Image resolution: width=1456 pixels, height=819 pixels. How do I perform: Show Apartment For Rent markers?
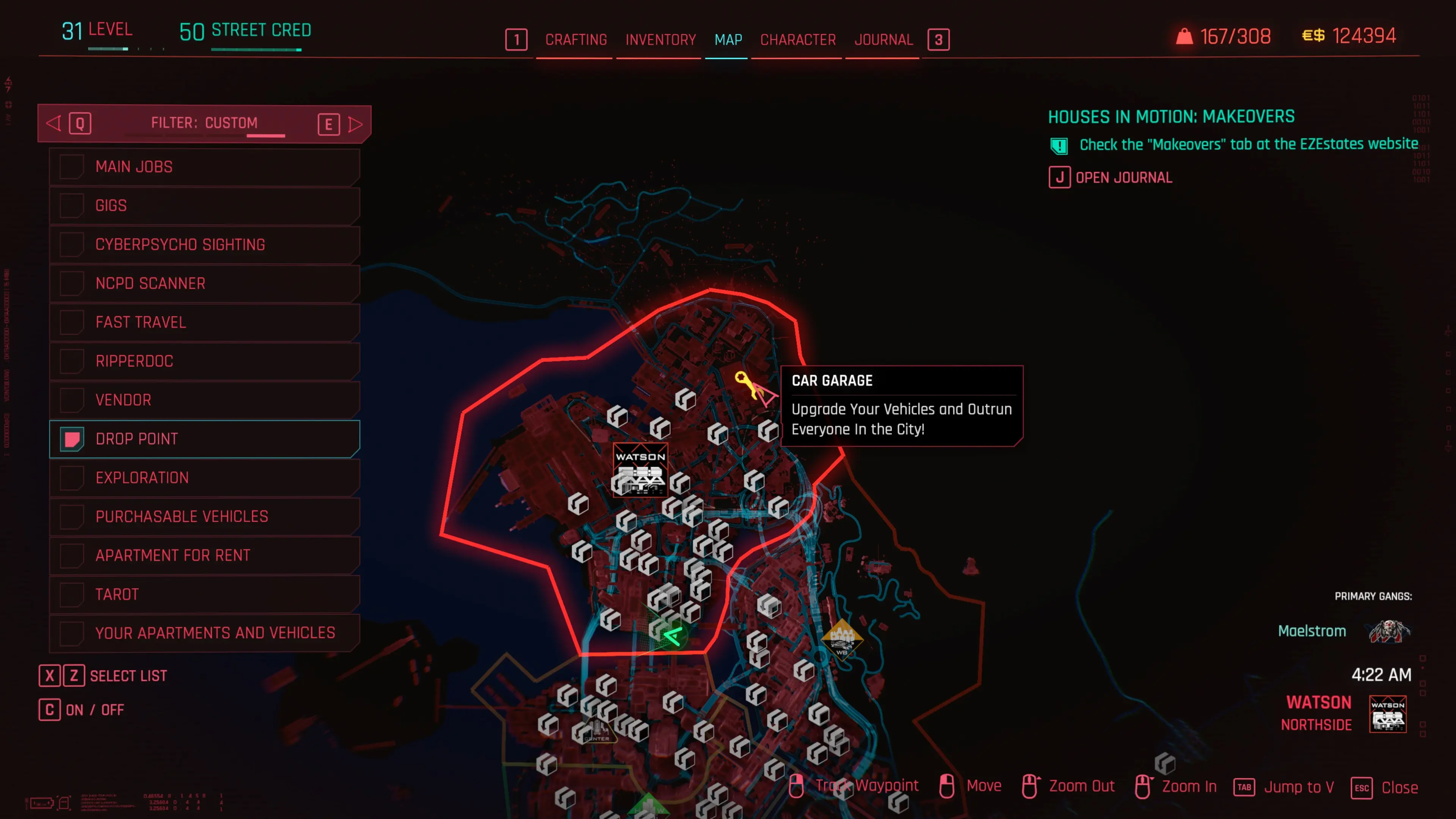pos(72,555)
